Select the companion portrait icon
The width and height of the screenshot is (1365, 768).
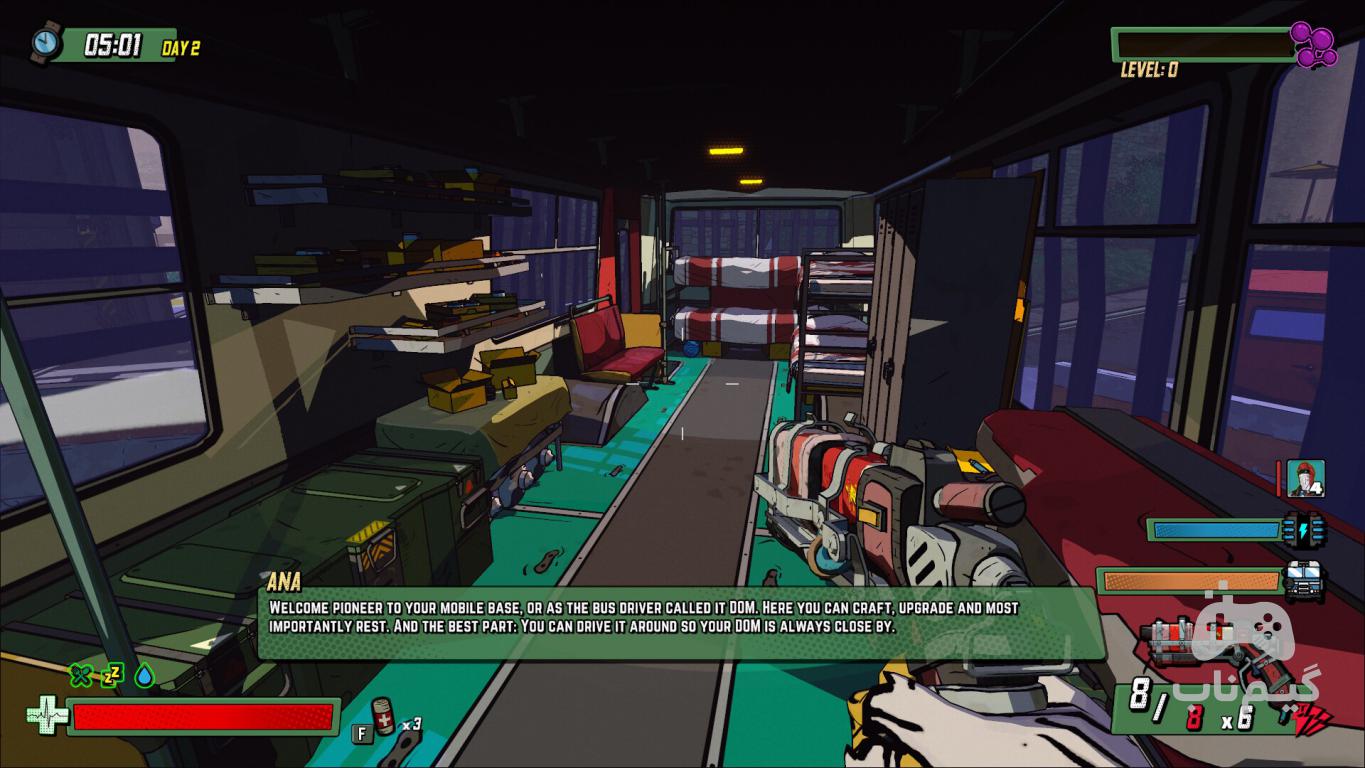tap(1305, 479)
